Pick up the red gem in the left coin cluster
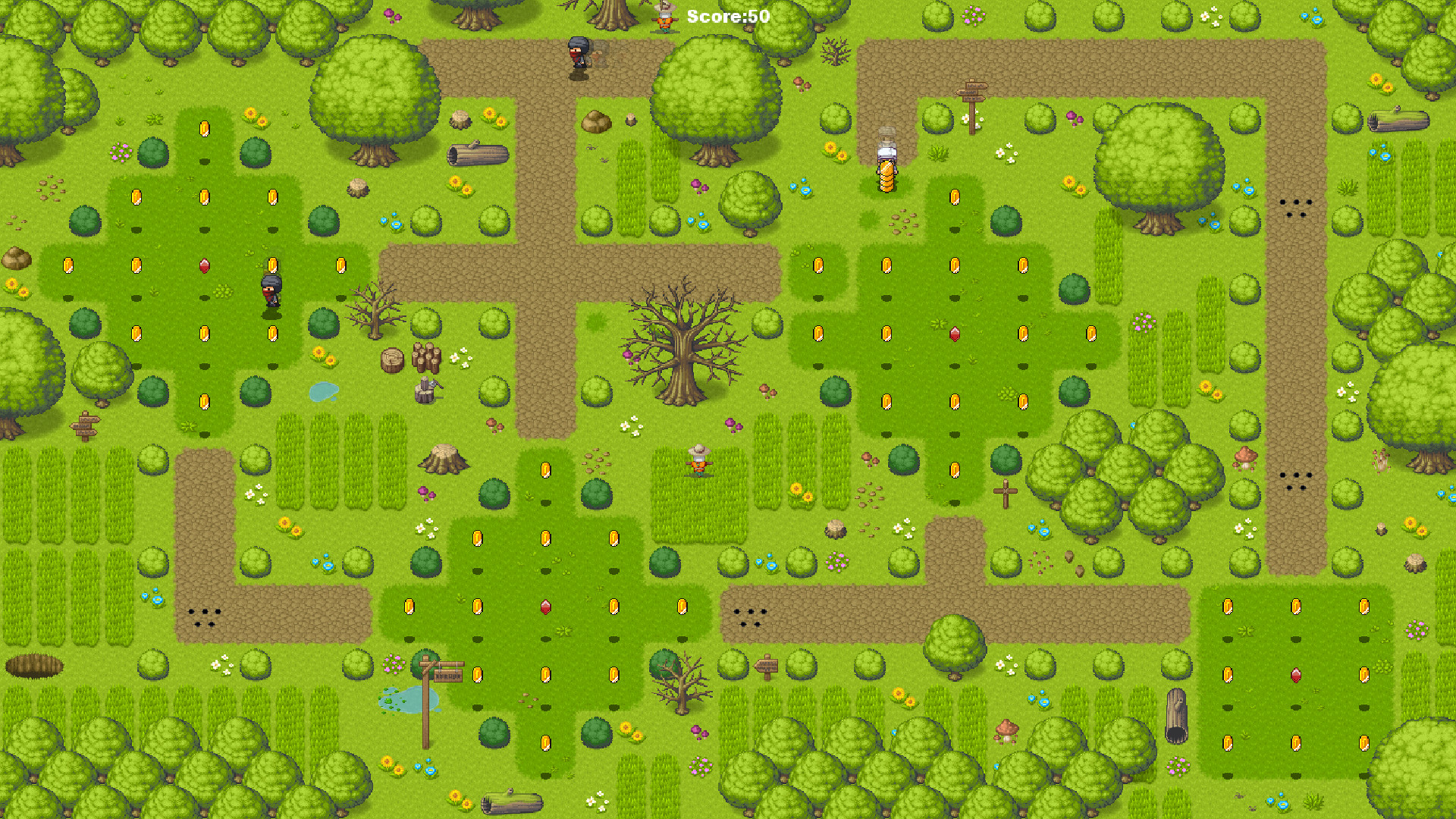 pyautogui.click(x=203, y=265)
